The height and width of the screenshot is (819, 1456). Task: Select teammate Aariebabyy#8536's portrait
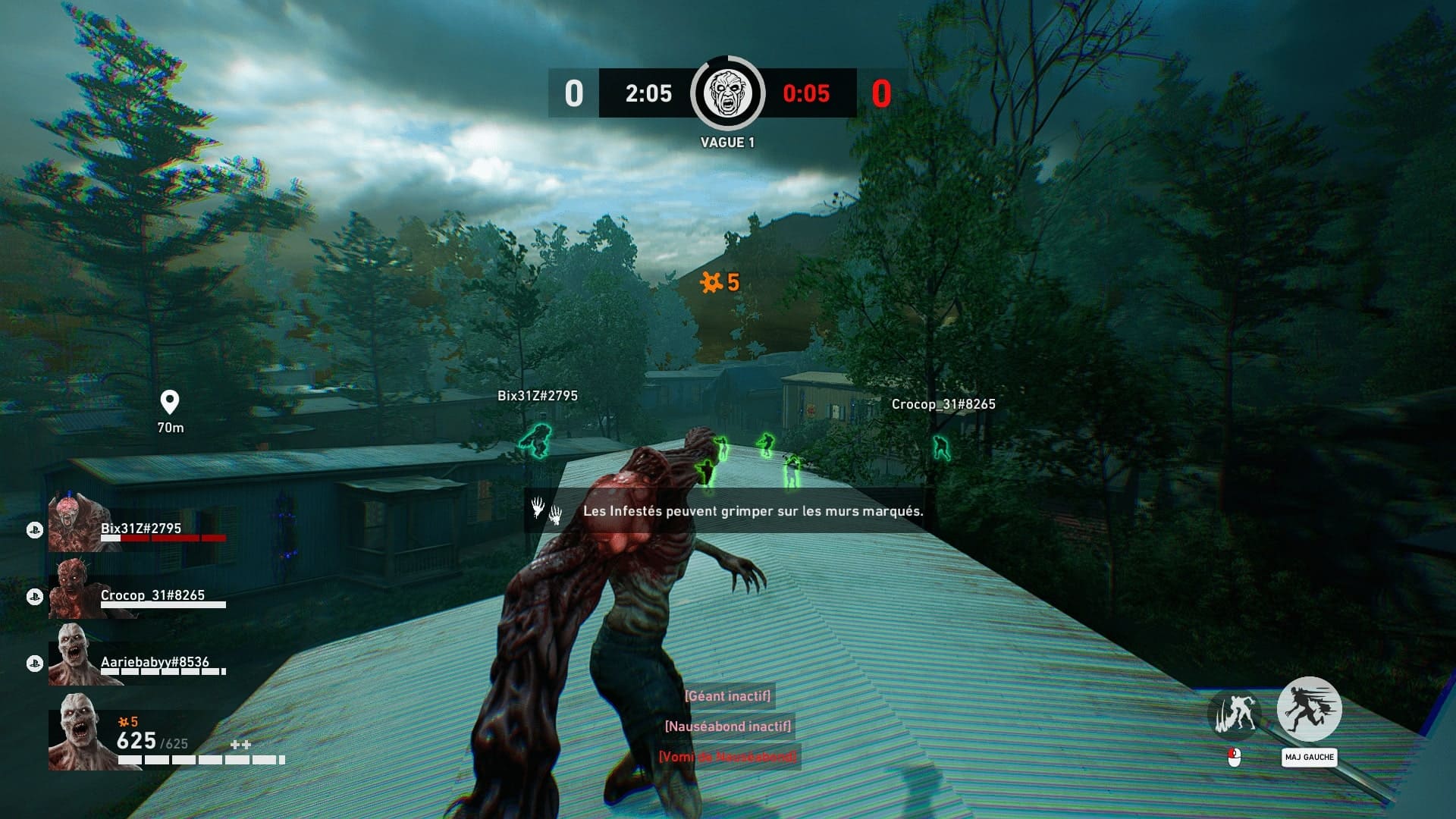[x=74, y=657]
